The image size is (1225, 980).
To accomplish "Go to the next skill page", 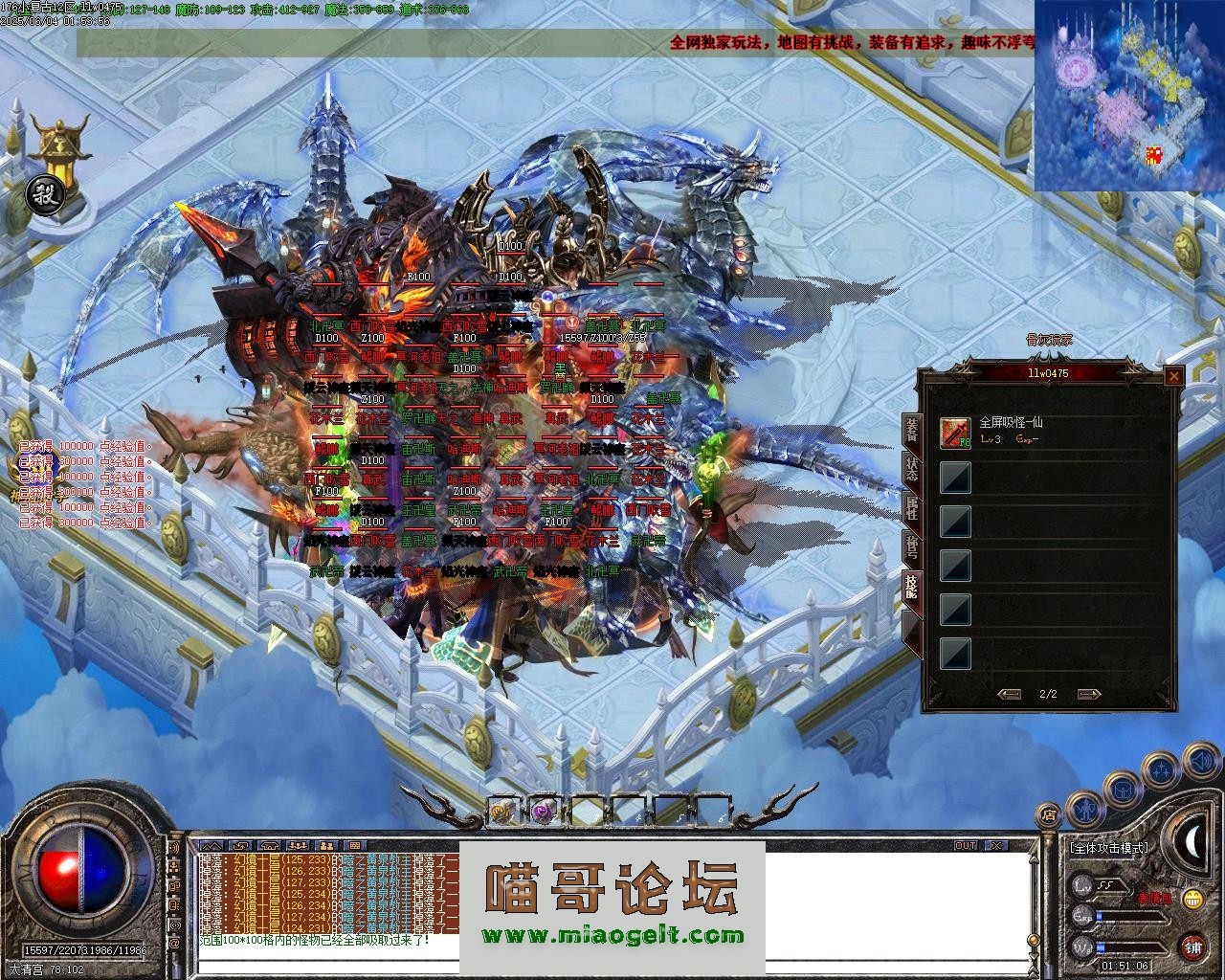I will [x=1088, y=694].
